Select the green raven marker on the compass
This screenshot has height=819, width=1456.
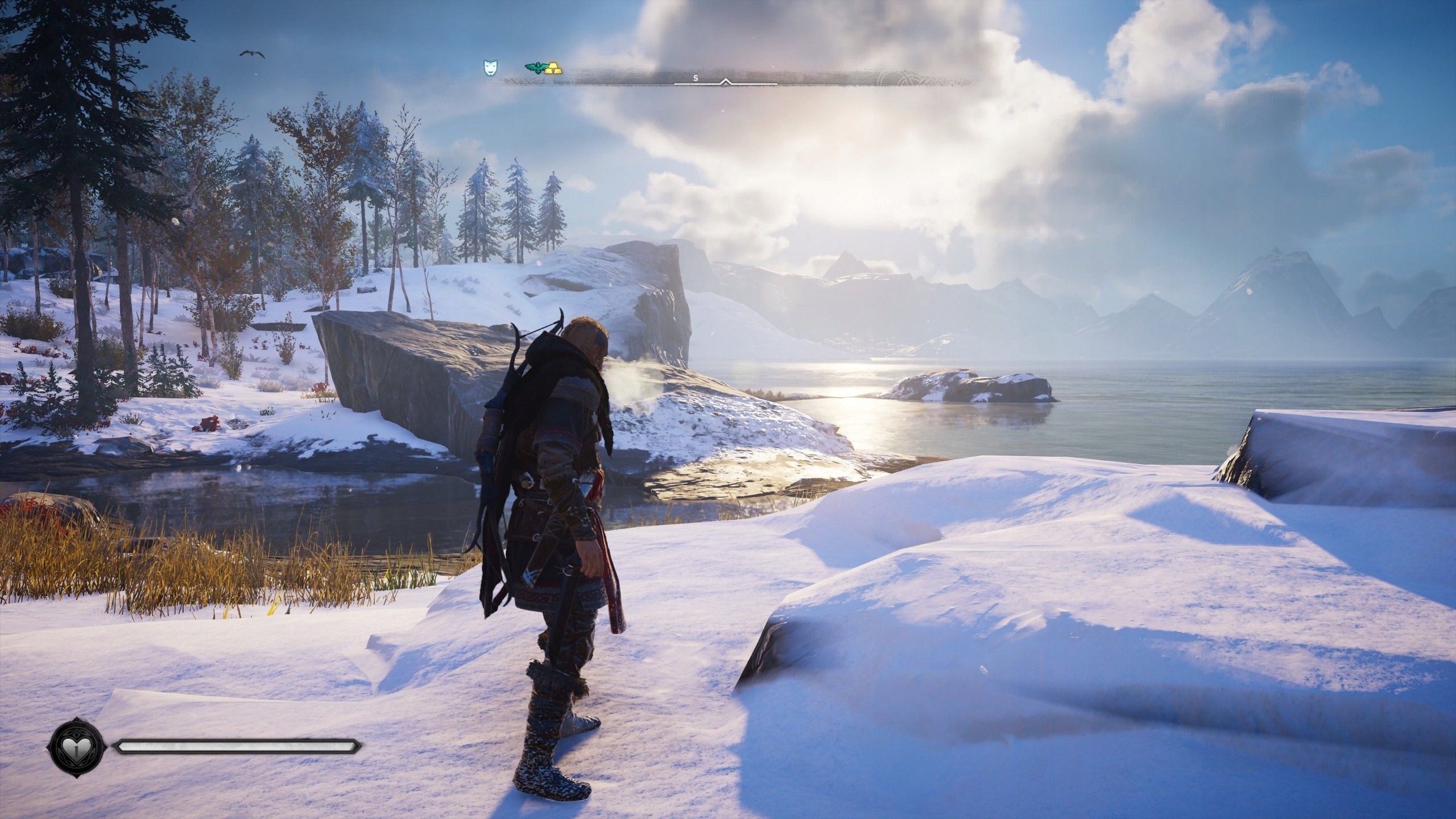click(x=535, y=69)
